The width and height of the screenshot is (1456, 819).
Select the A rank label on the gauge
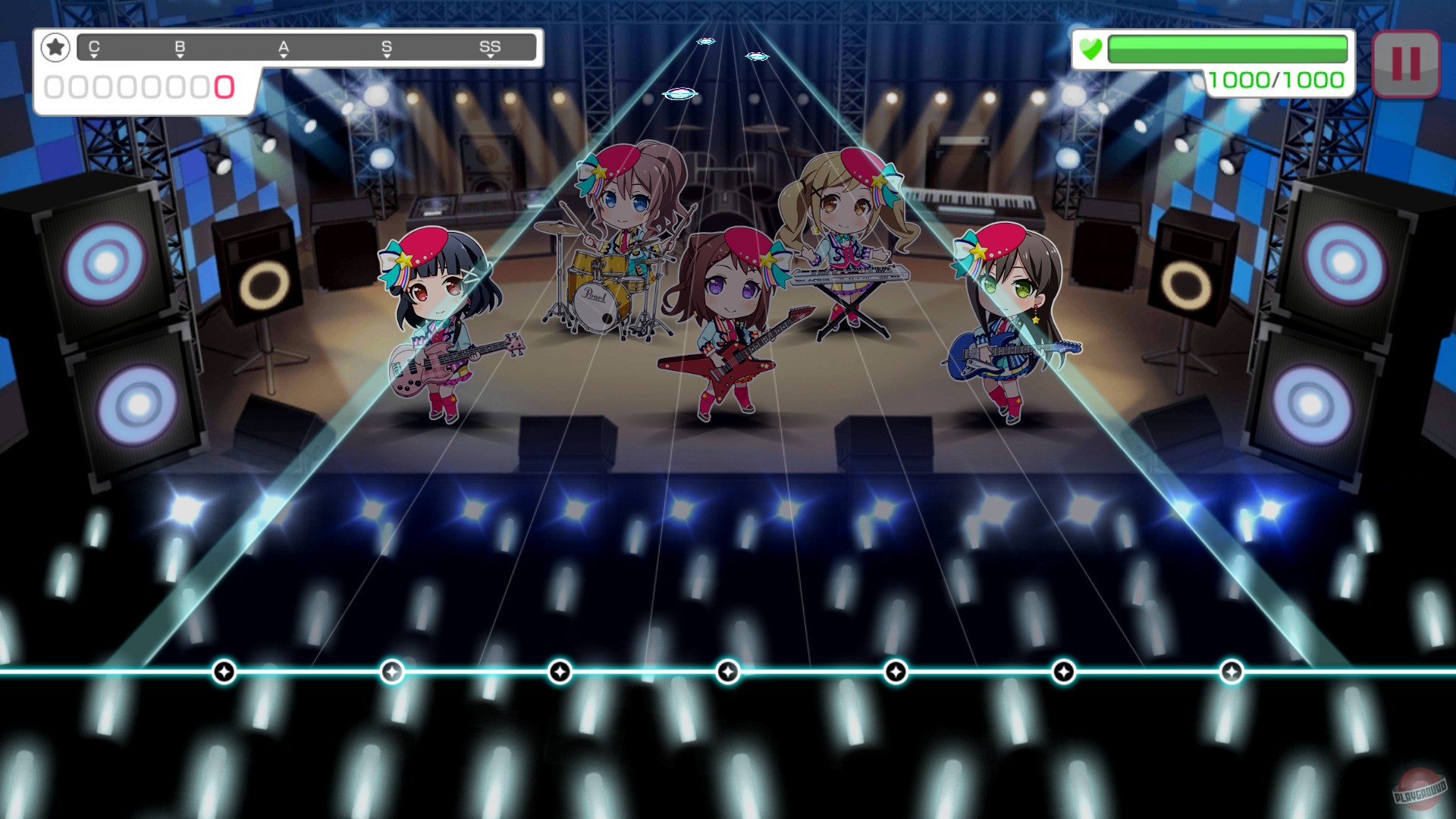coord(284,45)
